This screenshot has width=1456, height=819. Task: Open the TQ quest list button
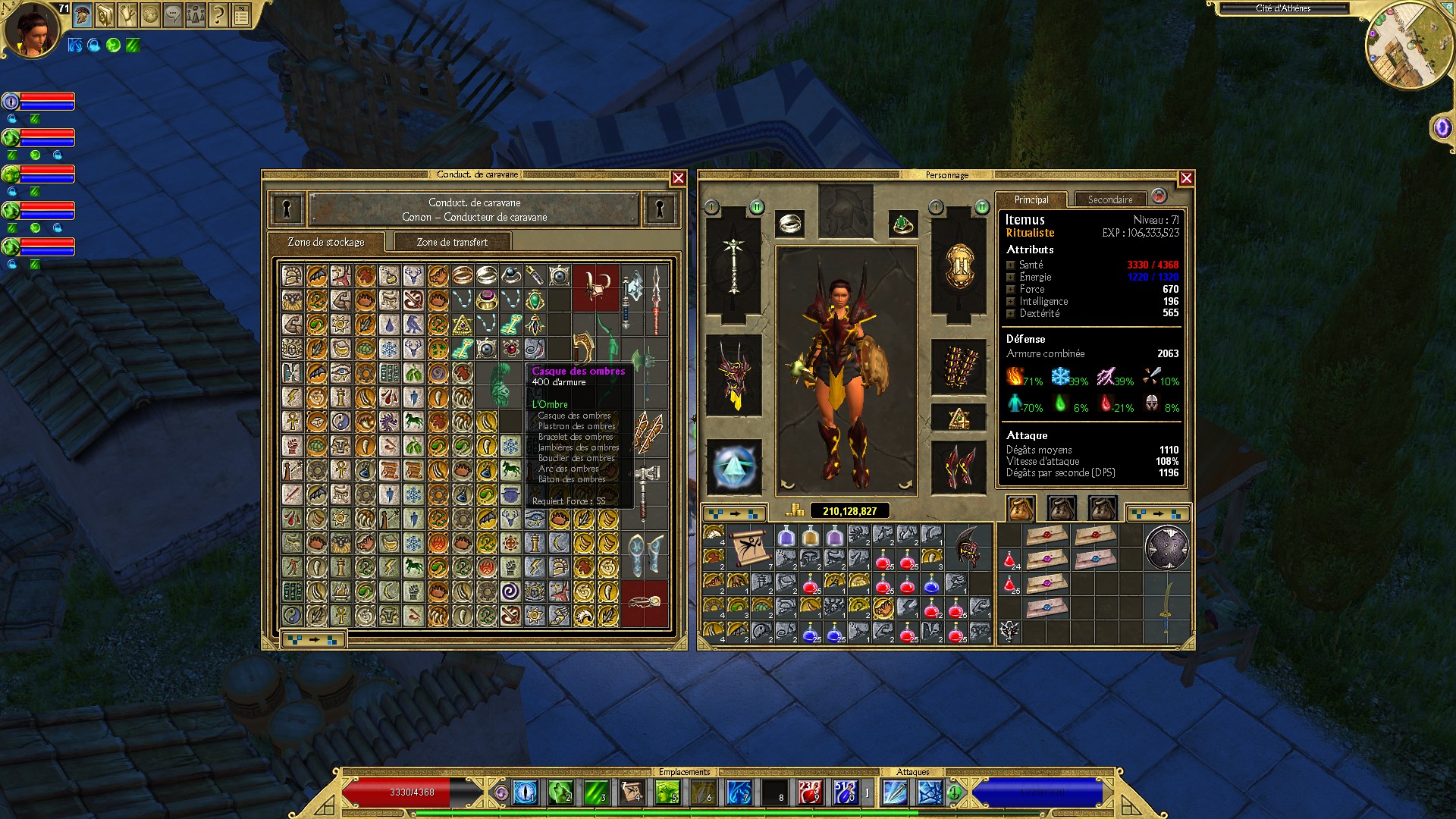coord(241,14)
